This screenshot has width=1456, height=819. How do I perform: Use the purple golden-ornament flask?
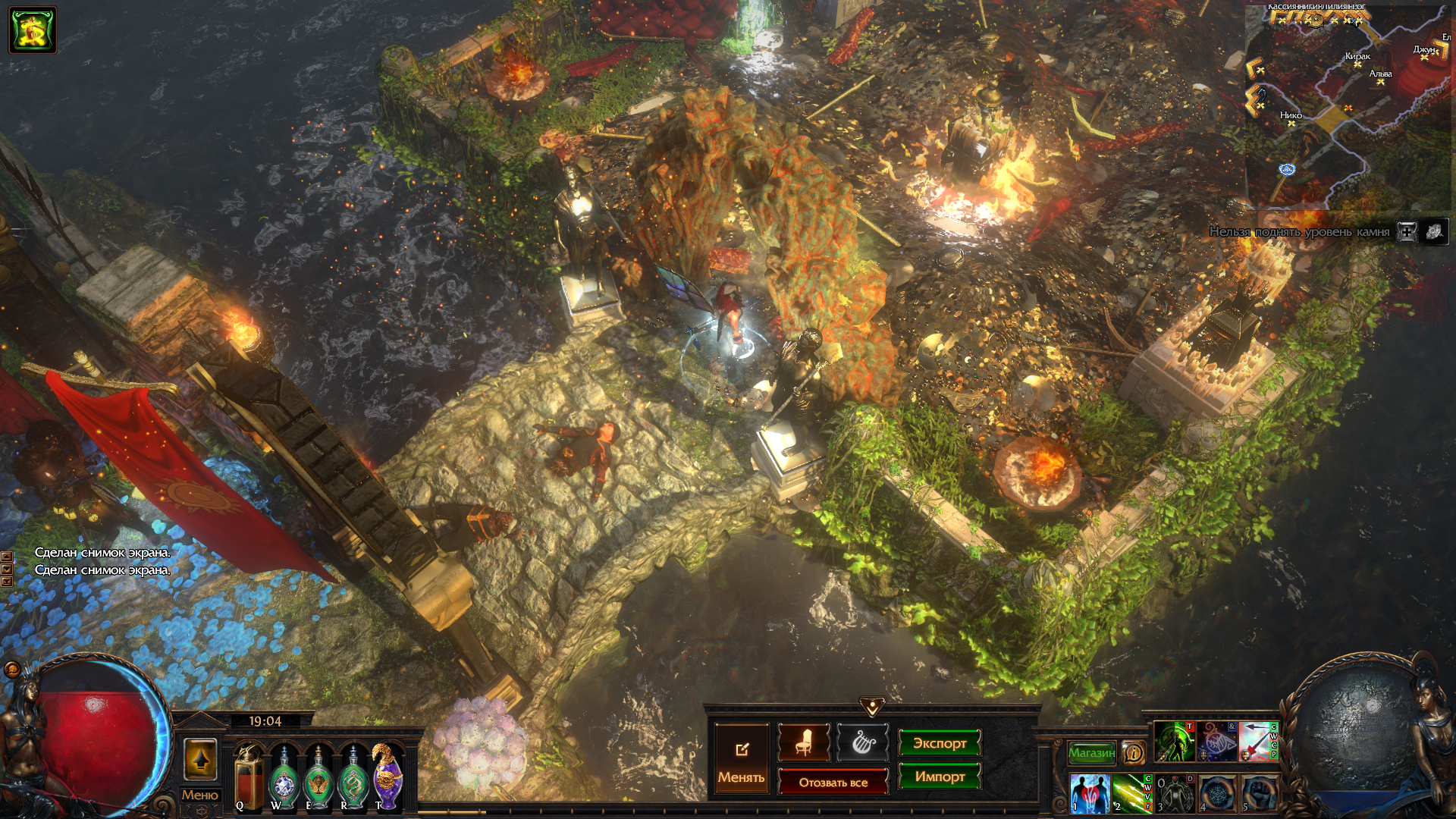pos(388,777)
